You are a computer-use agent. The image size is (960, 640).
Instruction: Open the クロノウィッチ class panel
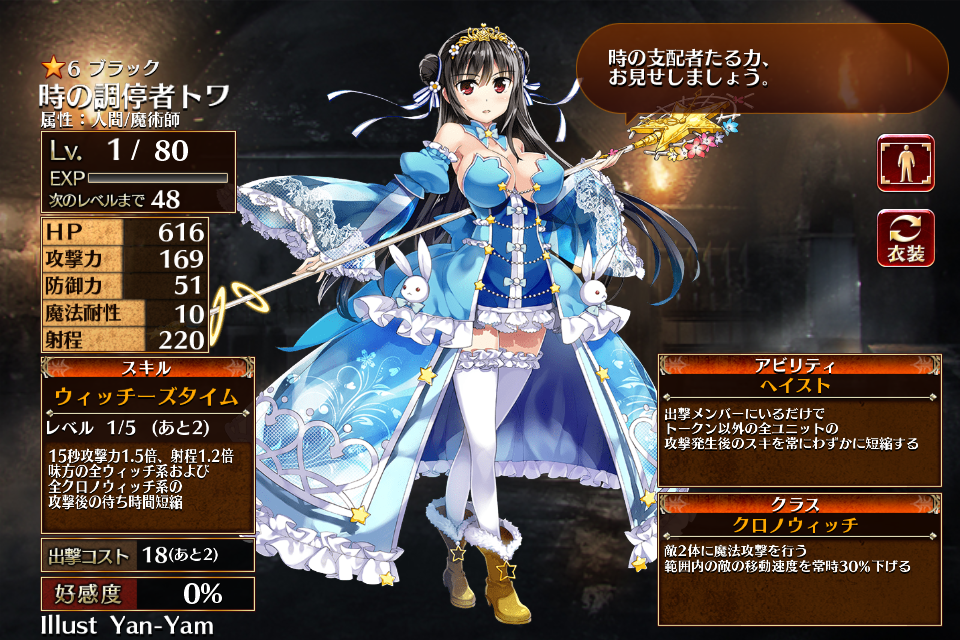point(799,524)
